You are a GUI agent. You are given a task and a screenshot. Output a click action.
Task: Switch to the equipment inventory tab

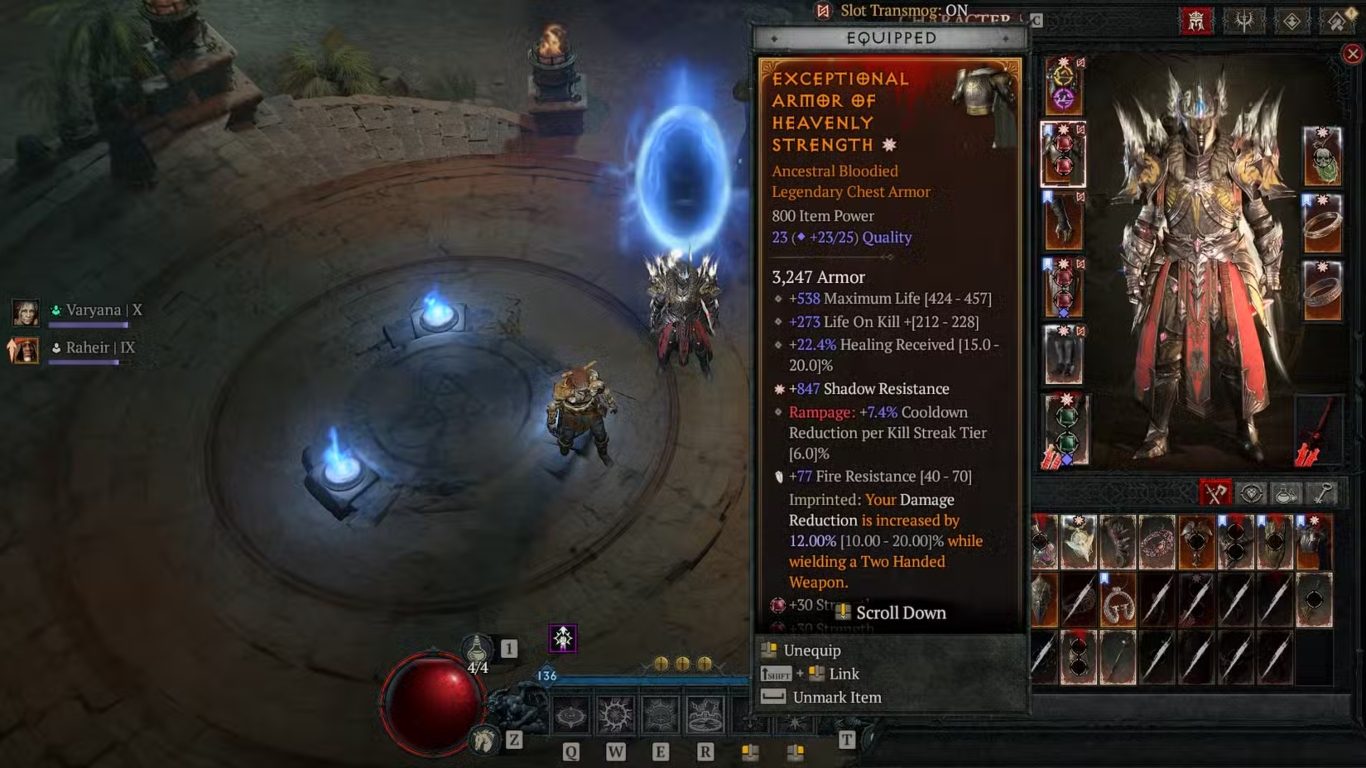[1216, 492]
